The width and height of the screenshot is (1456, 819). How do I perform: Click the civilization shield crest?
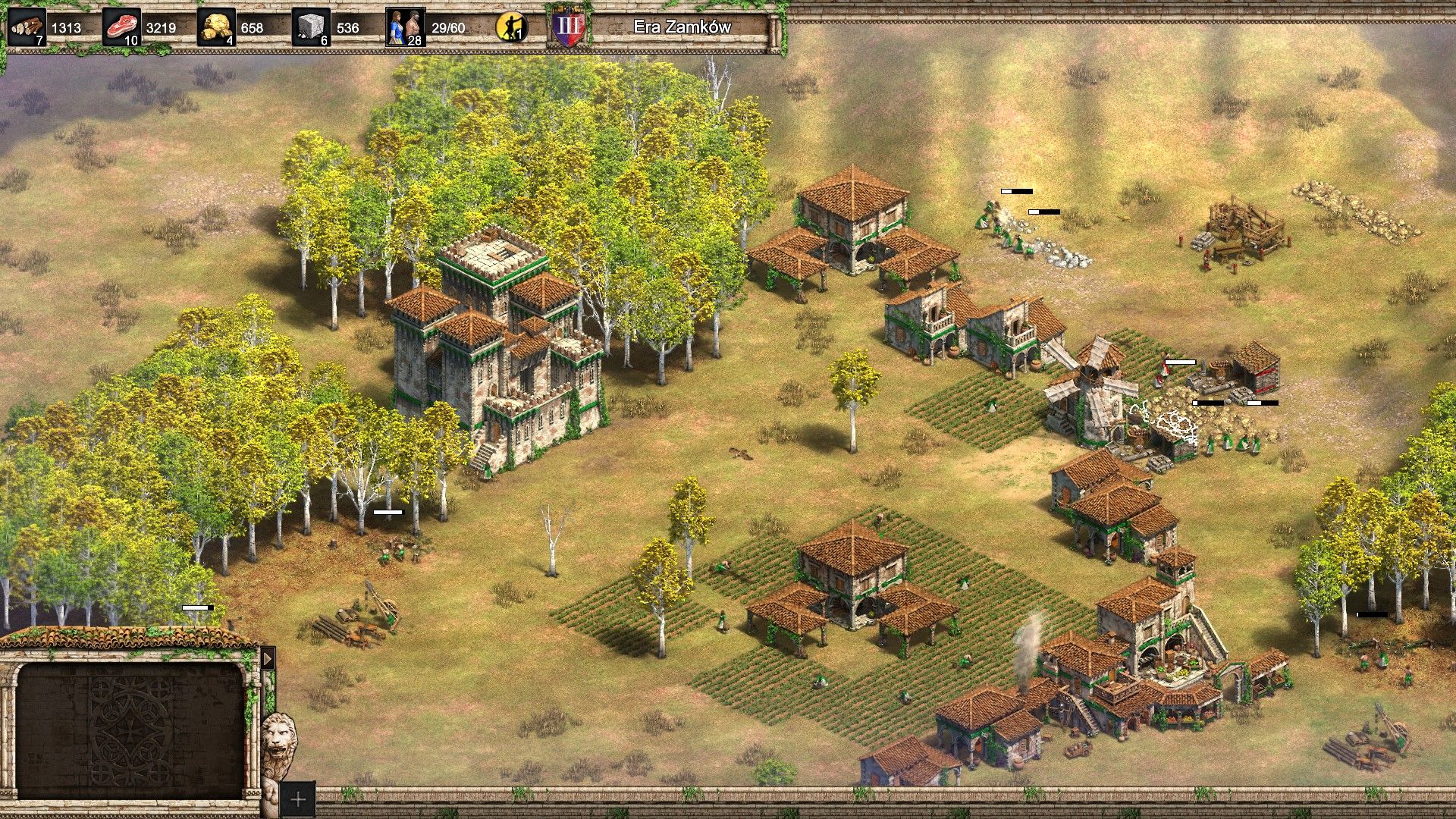coord(570,25)
